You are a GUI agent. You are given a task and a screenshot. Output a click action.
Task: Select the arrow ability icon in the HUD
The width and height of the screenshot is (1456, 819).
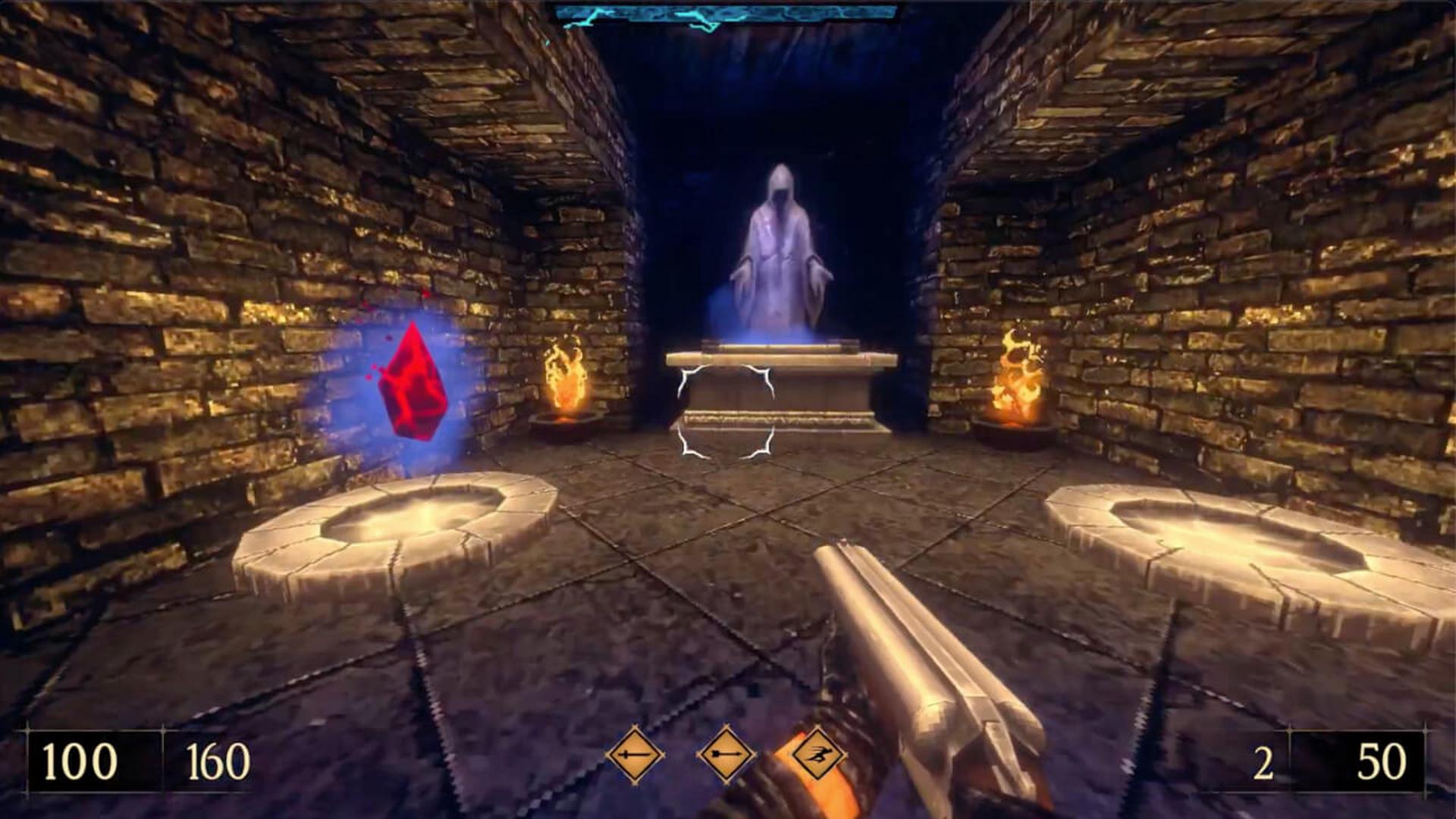(726, 755)
